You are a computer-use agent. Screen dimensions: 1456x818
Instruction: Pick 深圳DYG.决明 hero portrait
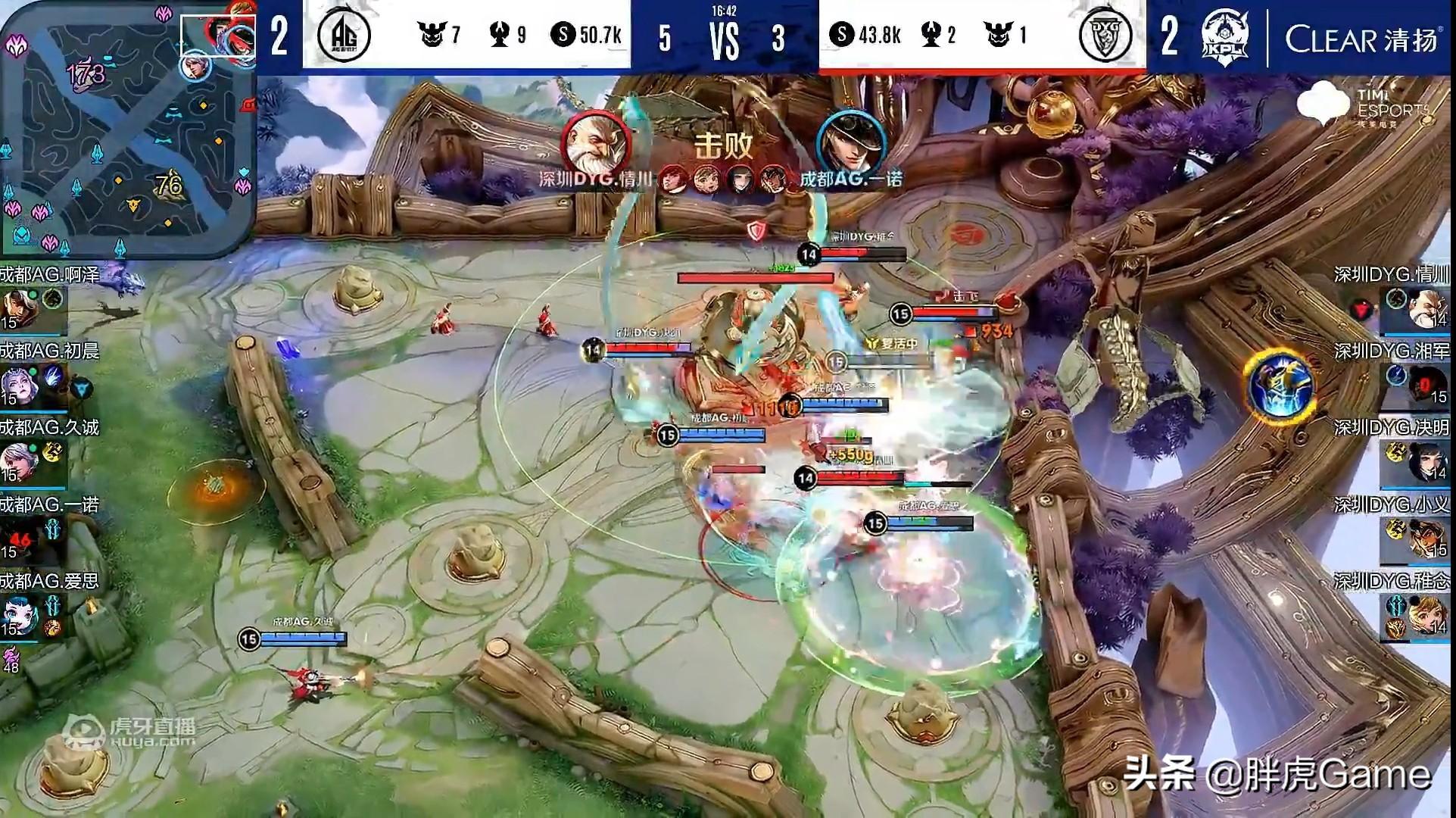pos(1426,461)
